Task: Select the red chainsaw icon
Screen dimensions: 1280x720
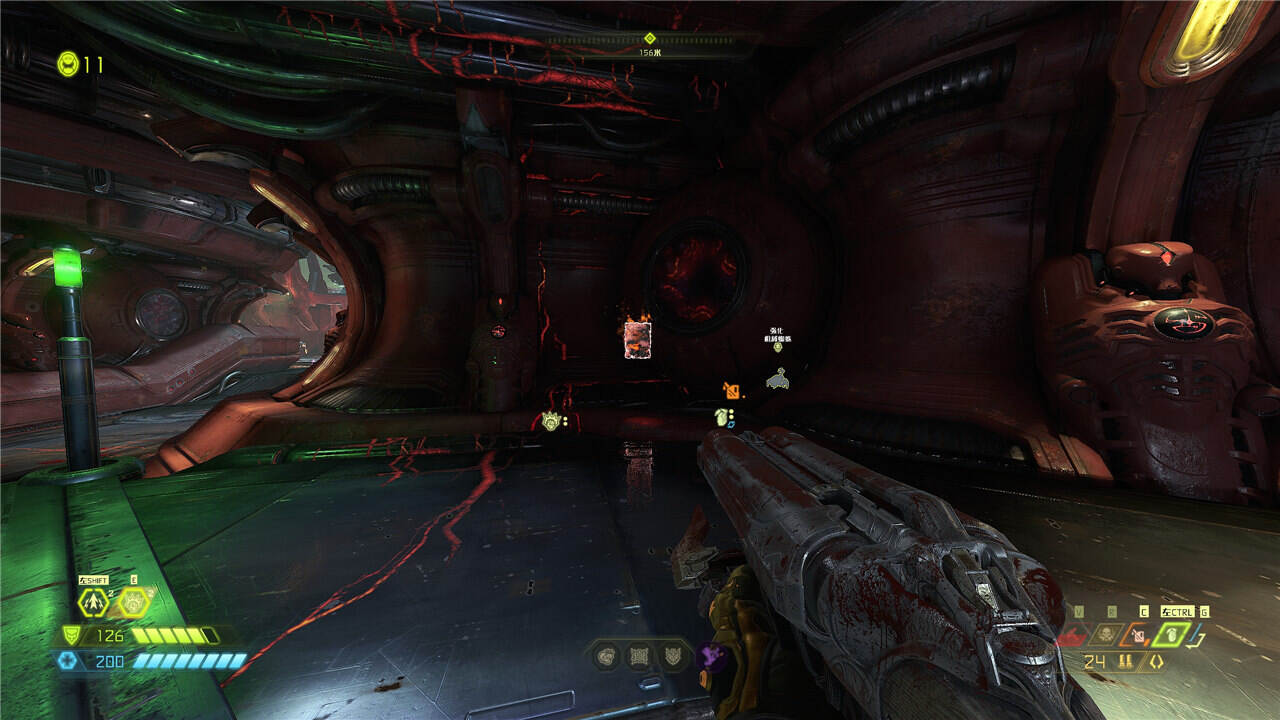Action: (1072, 634)
